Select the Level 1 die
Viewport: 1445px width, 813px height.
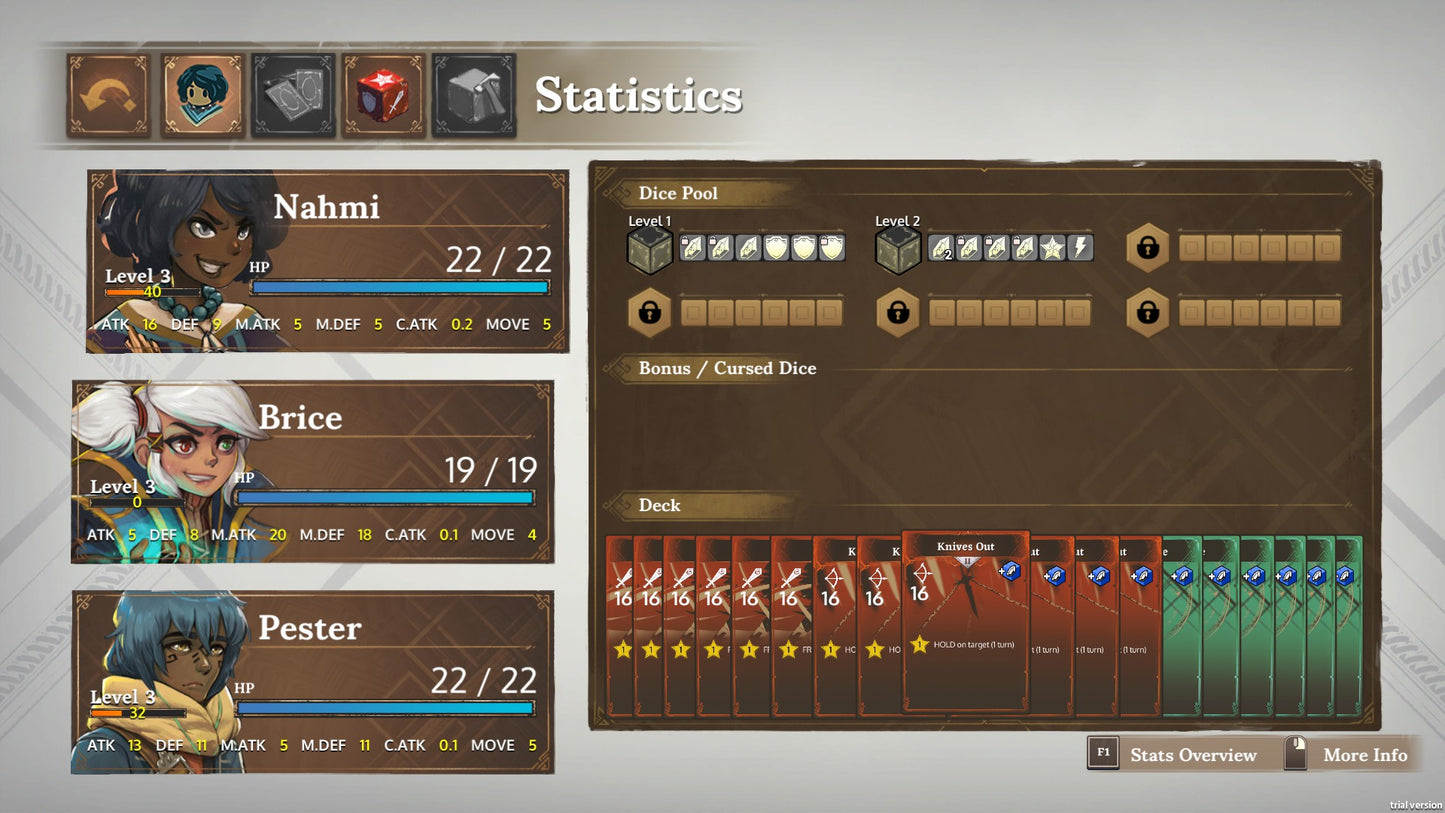click(650, 250)
